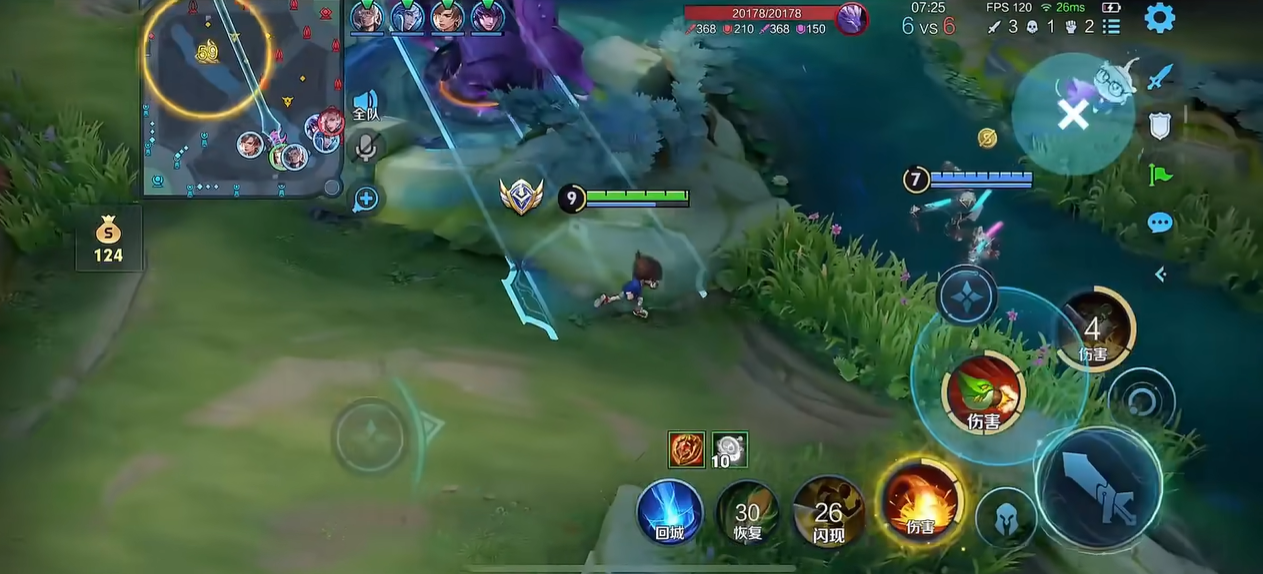
Task: Send the white shield defend signal
Action: point(1159,125)
